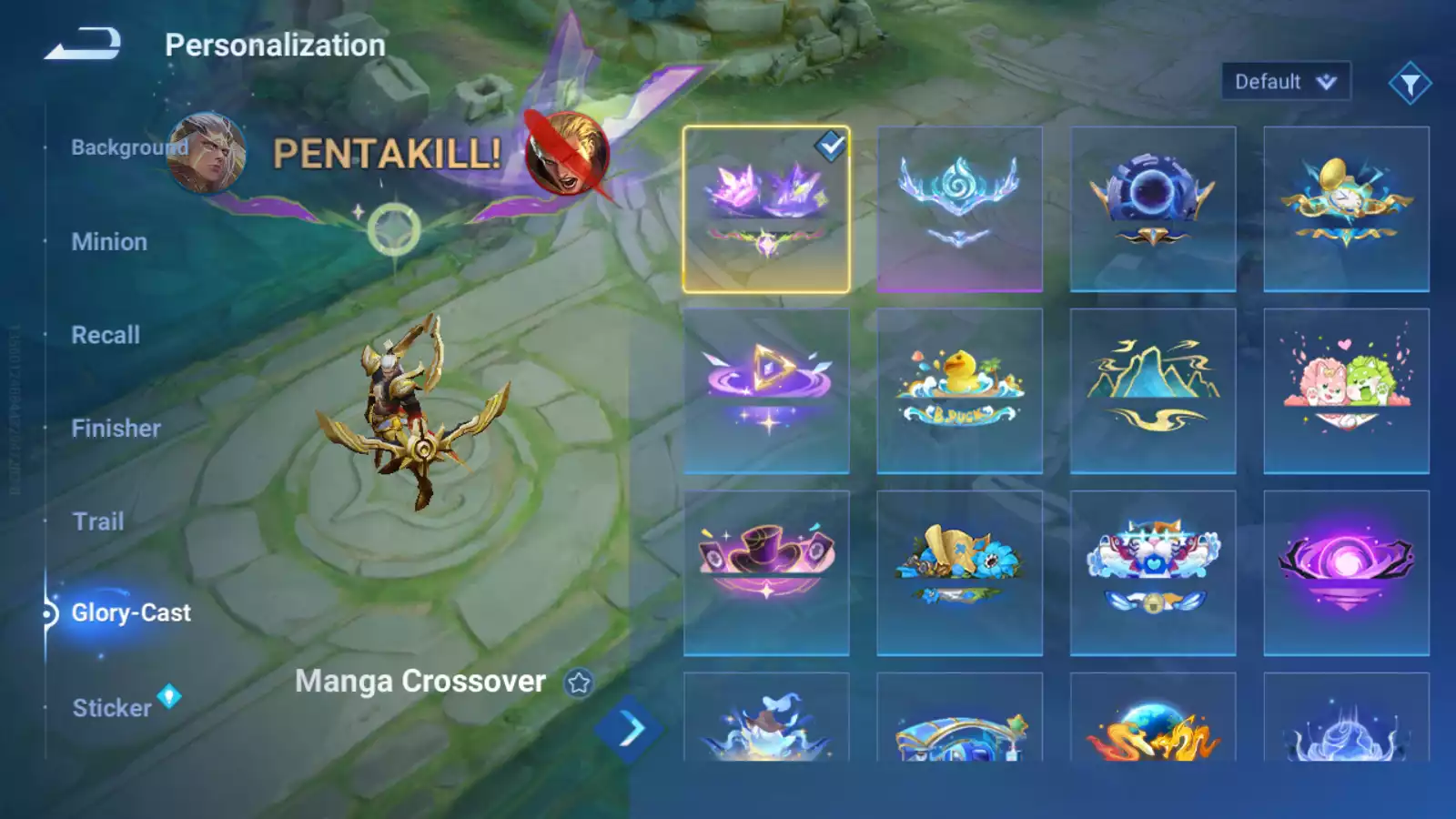Expand the preview with the blue arrow
This screenshot has width=1456, height=819.
[629, 728]
